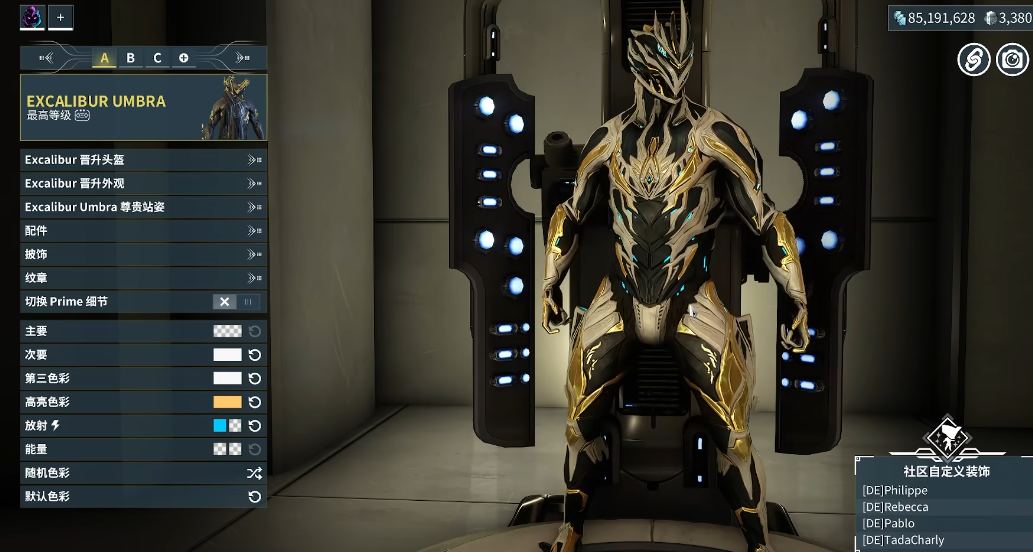The height and width of the screenshot is (552, 1033).
Task: Select the blue 放射 emissive color swatch
Action: (x=220, y=426)
